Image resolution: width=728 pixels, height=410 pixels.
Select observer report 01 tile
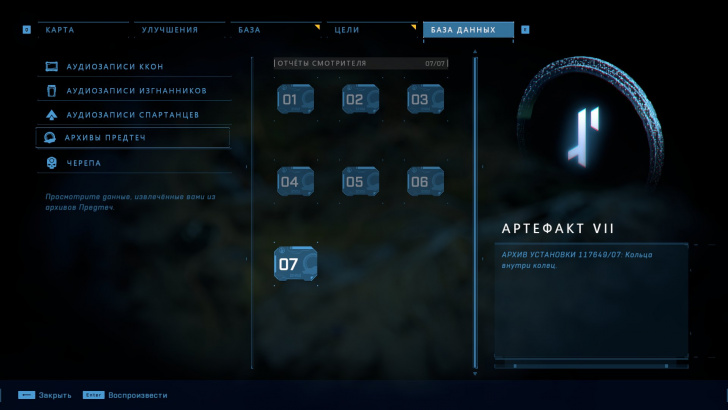click(x=295, y=100)
